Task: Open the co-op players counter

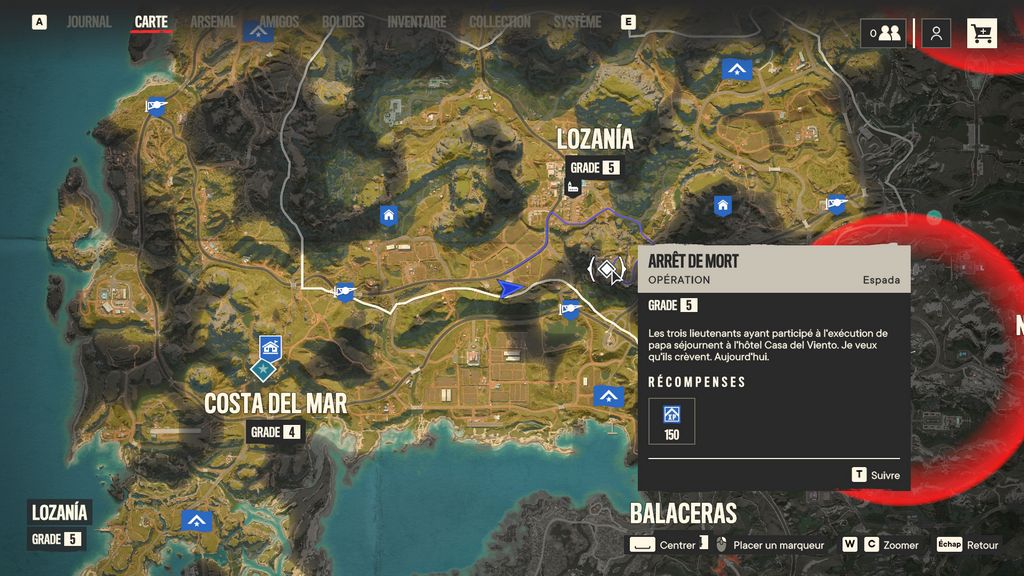Action: (884, 33)
